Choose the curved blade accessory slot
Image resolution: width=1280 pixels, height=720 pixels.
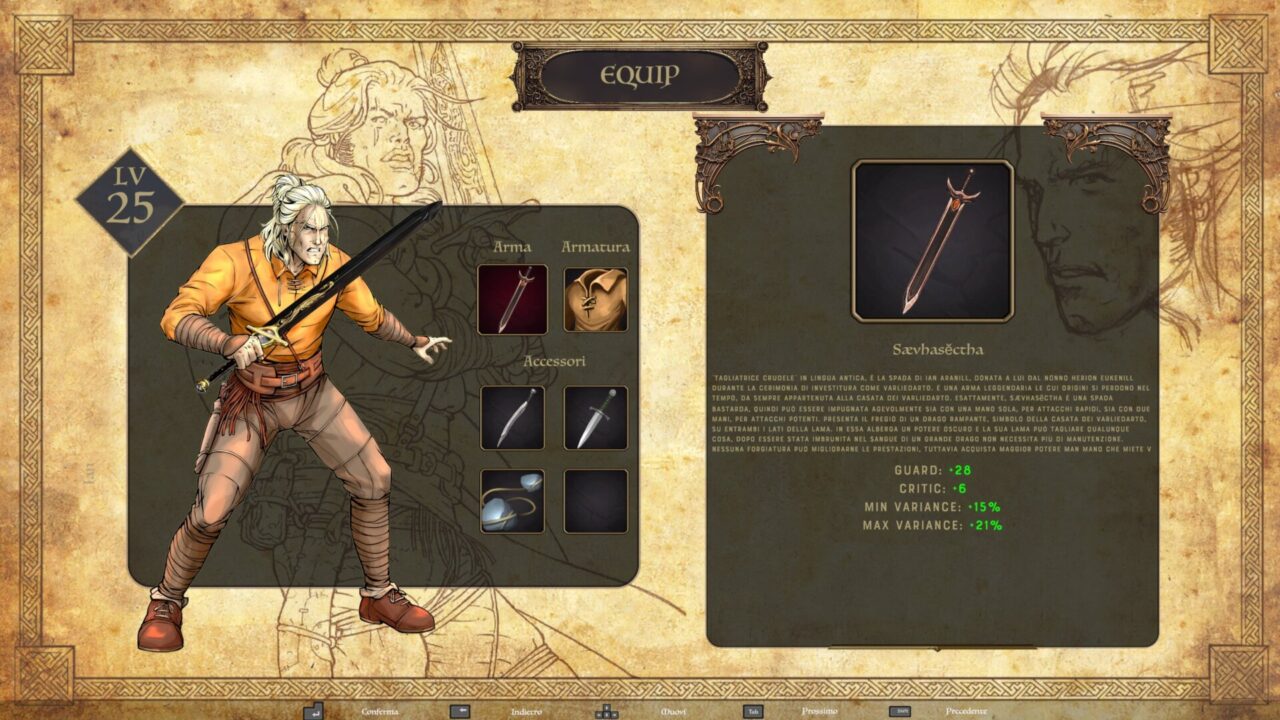tap(512, 418)
